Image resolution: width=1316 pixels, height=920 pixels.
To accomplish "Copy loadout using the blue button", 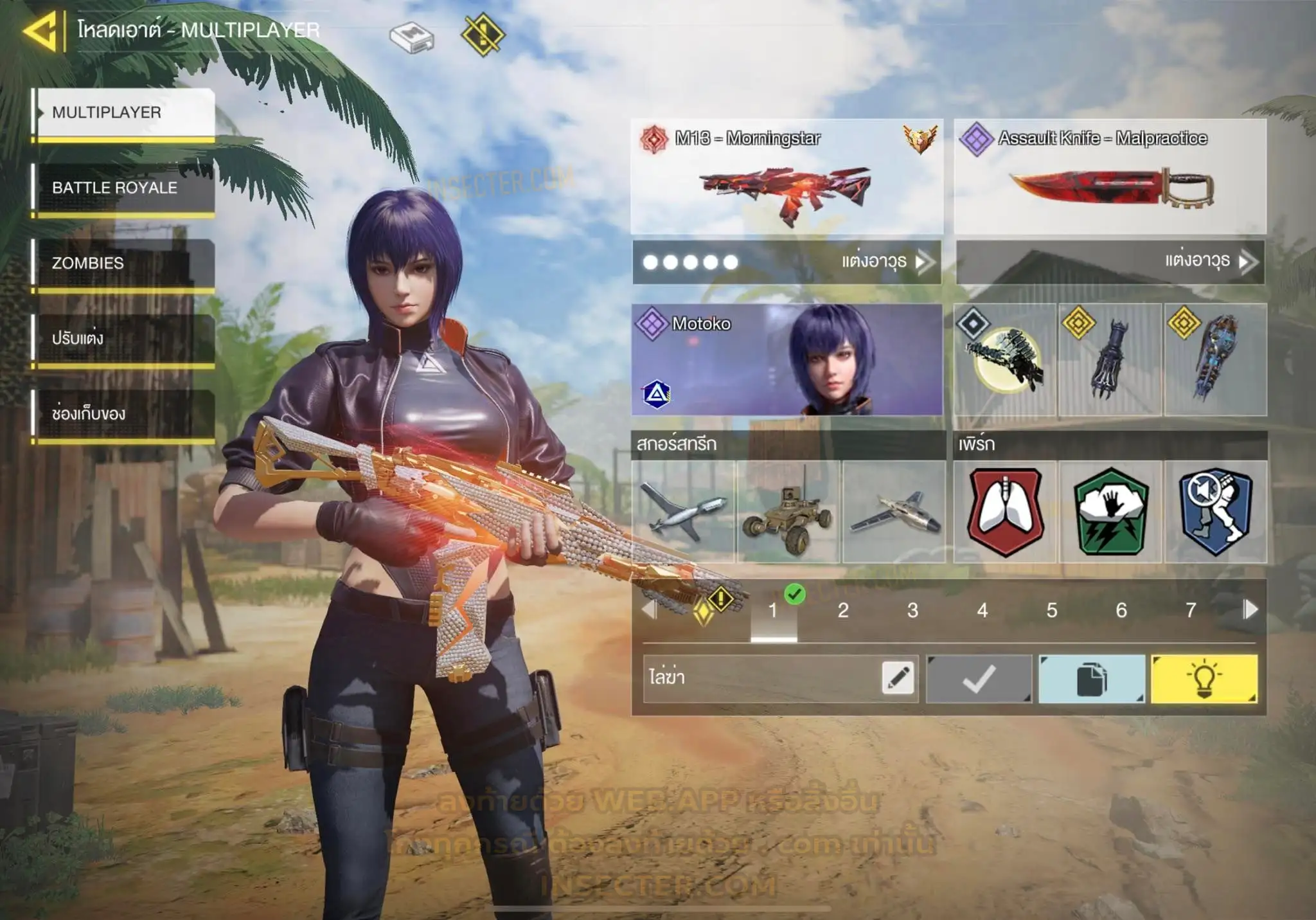I will point(1091,679).
